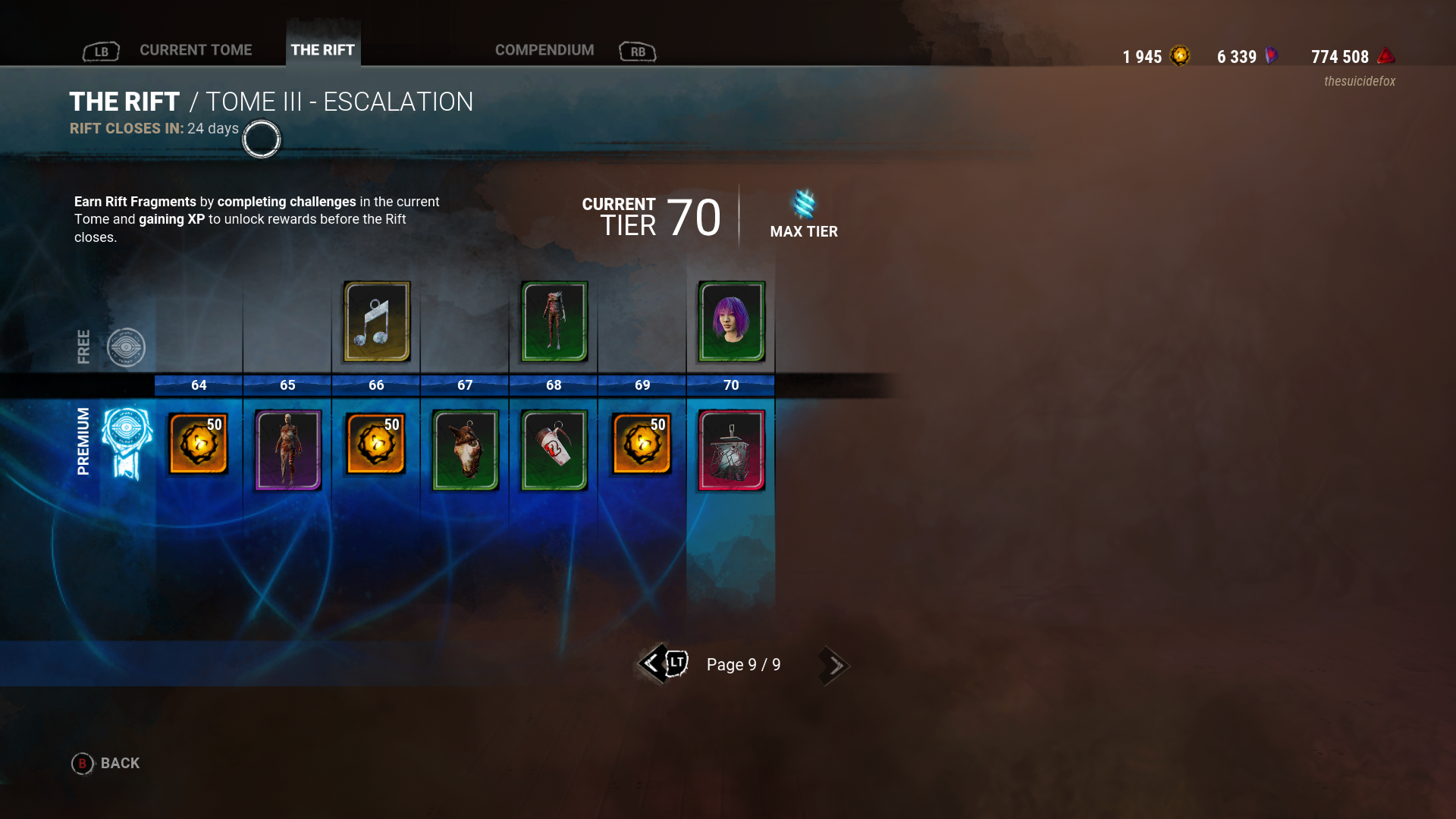
Task: Open the tier 66 music note reward
Action: pos(375,322)
